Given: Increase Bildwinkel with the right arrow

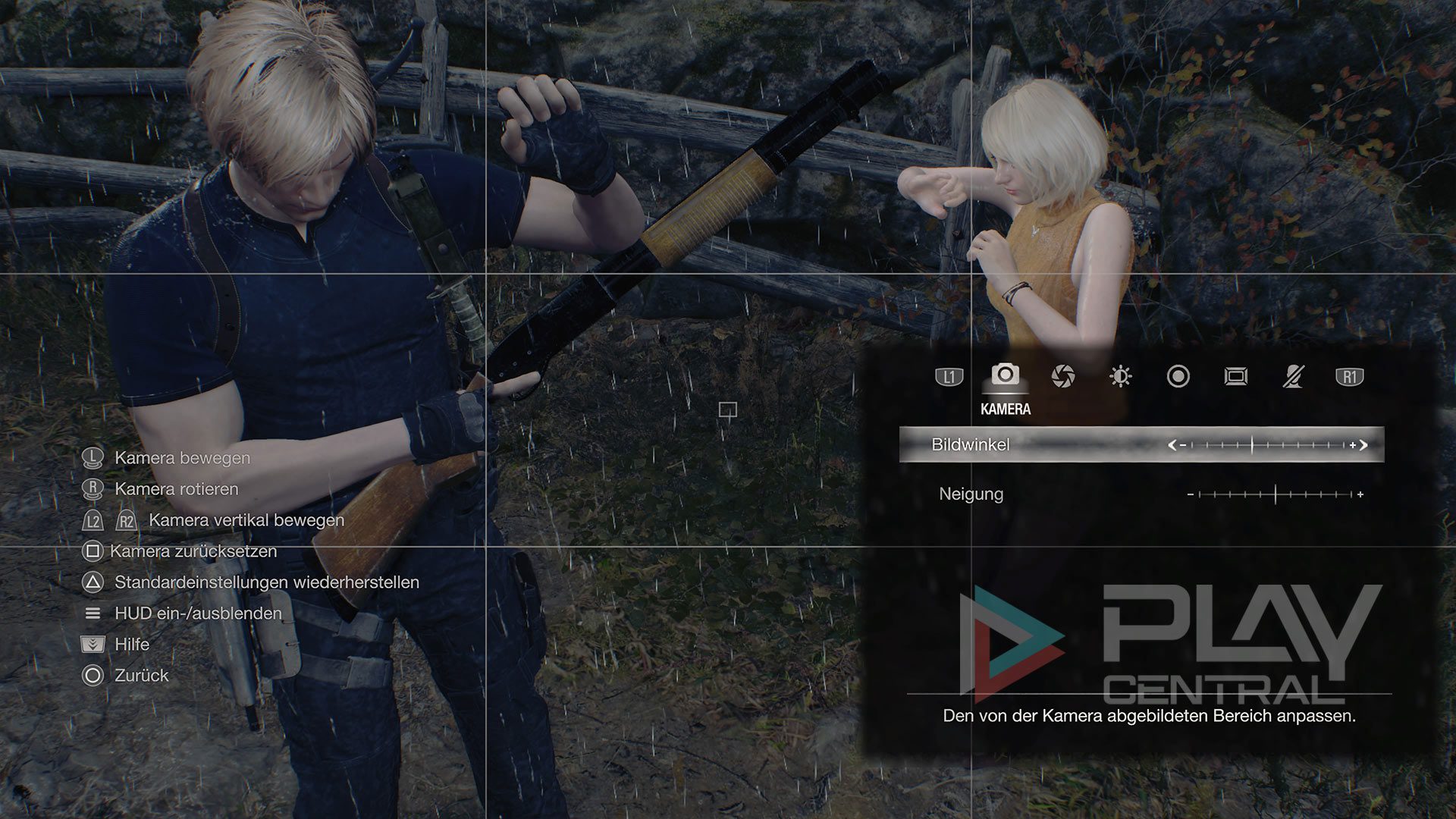Looking at the screenshot, I should (x=1363, y=445).
